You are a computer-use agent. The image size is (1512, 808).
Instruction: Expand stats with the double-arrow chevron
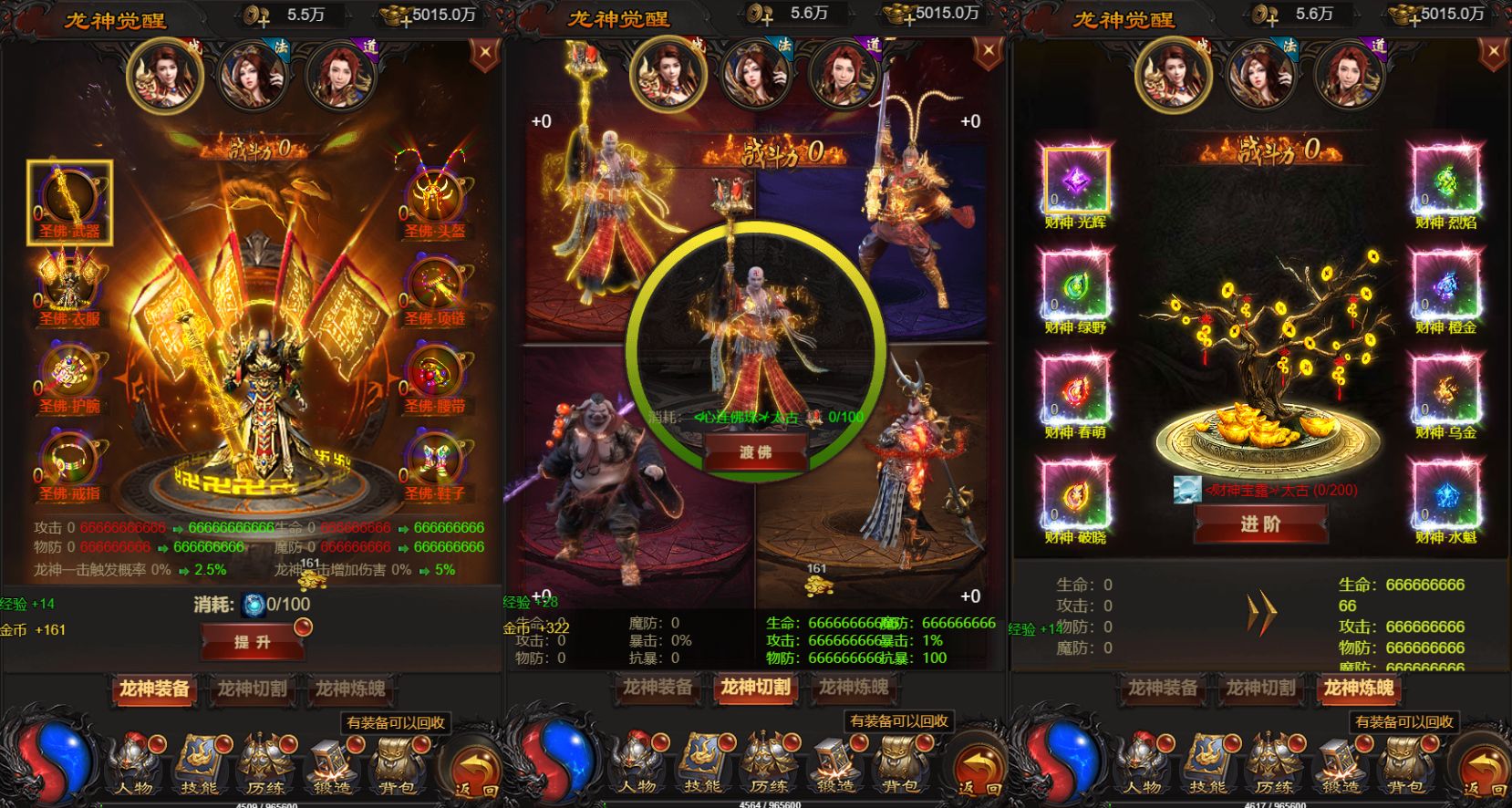pyautogui.click(x=1261, y=614)
